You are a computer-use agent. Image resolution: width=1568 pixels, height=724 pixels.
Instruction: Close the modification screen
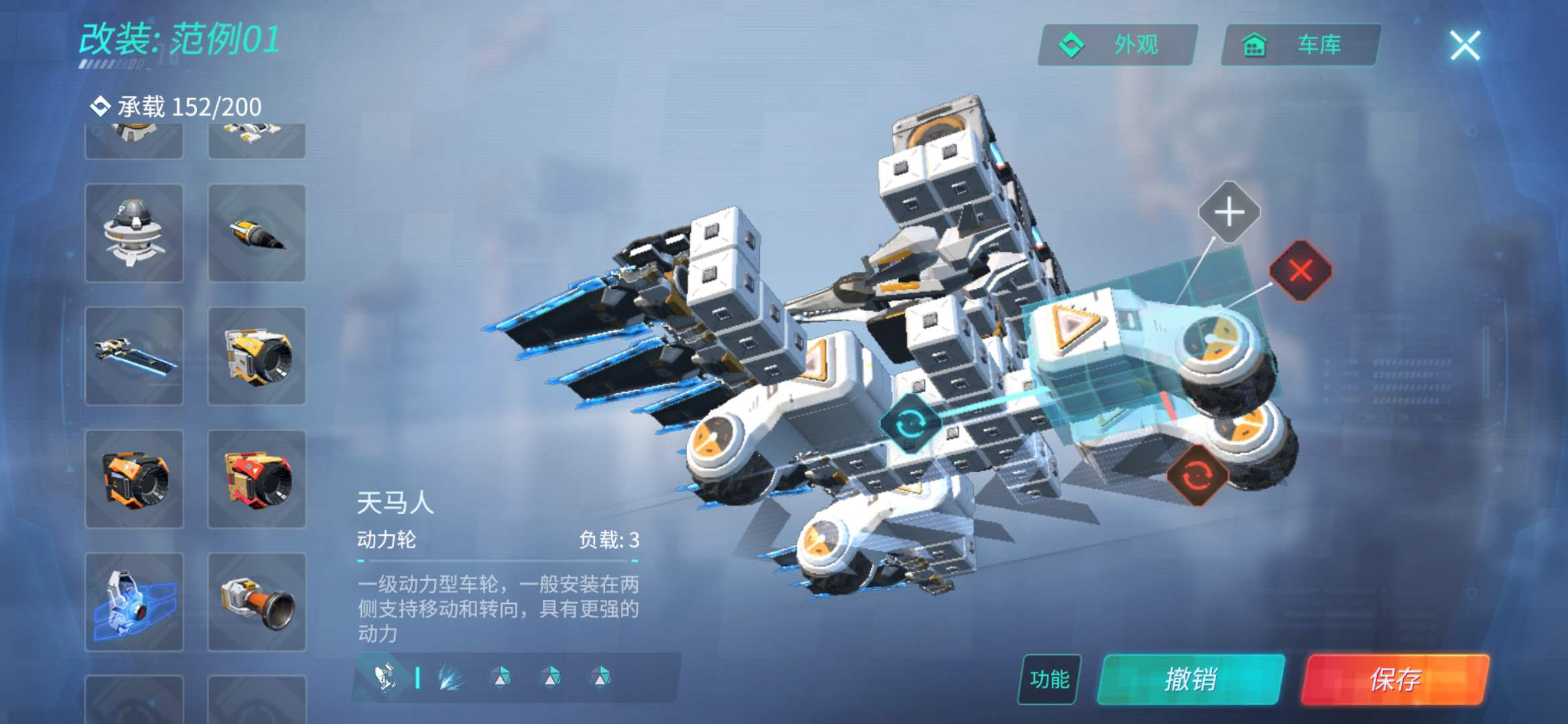1465,46
